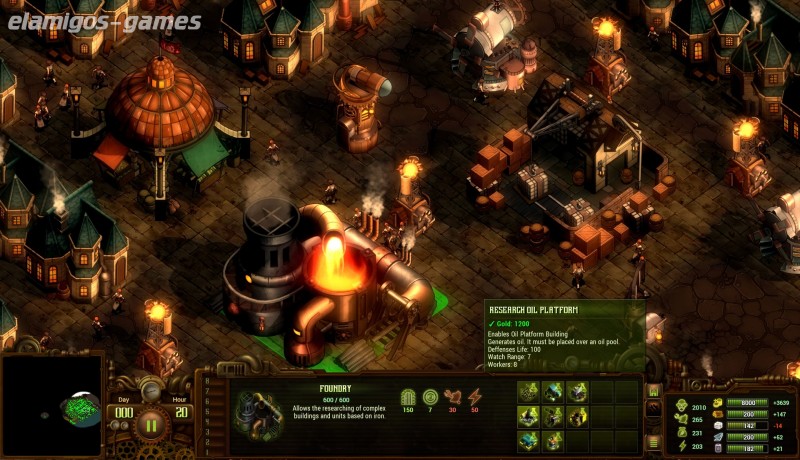Pause the game with the pause button

[x=152, y=424]
